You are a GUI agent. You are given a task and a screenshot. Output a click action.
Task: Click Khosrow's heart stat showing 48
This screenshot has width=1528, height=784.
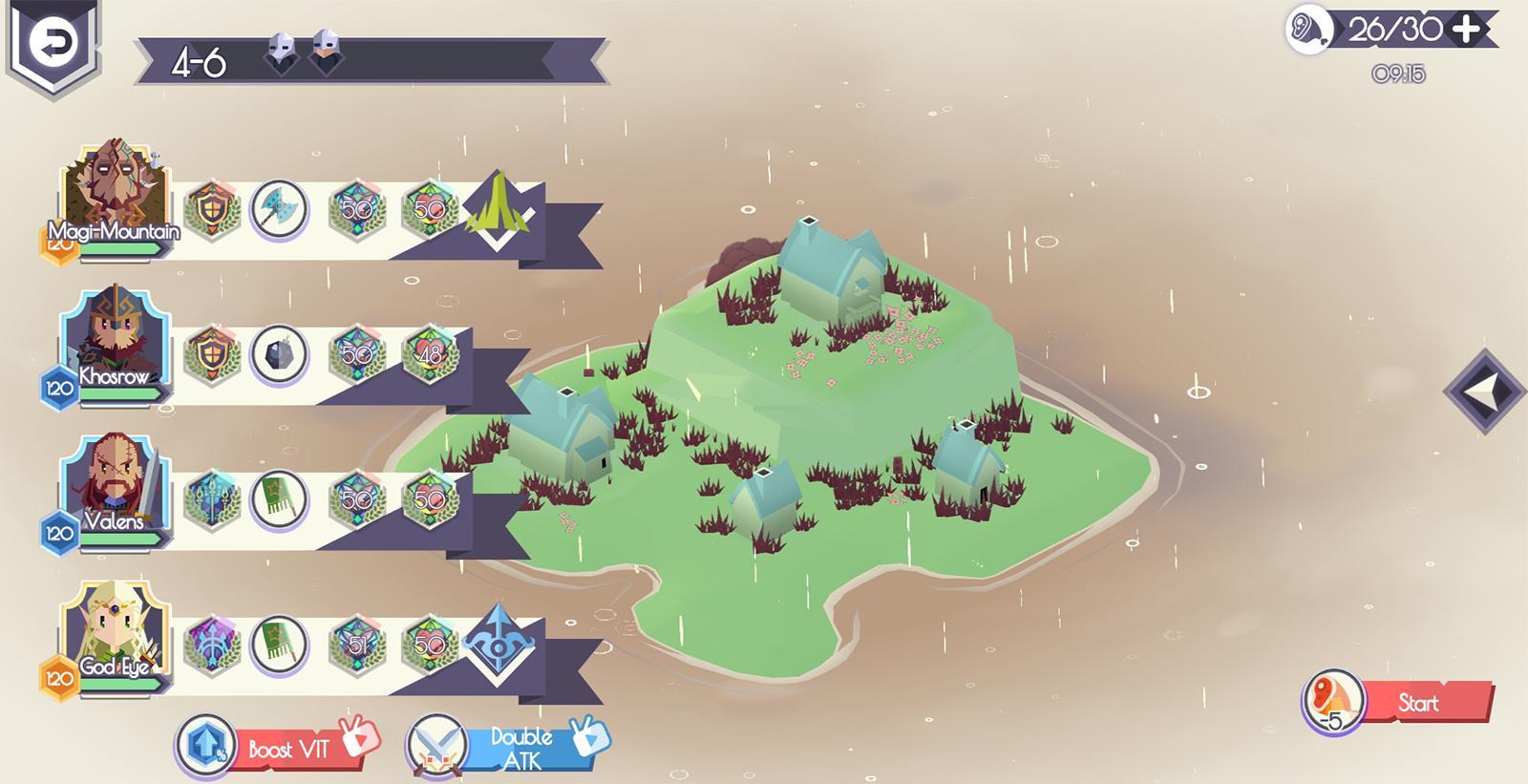430,354
